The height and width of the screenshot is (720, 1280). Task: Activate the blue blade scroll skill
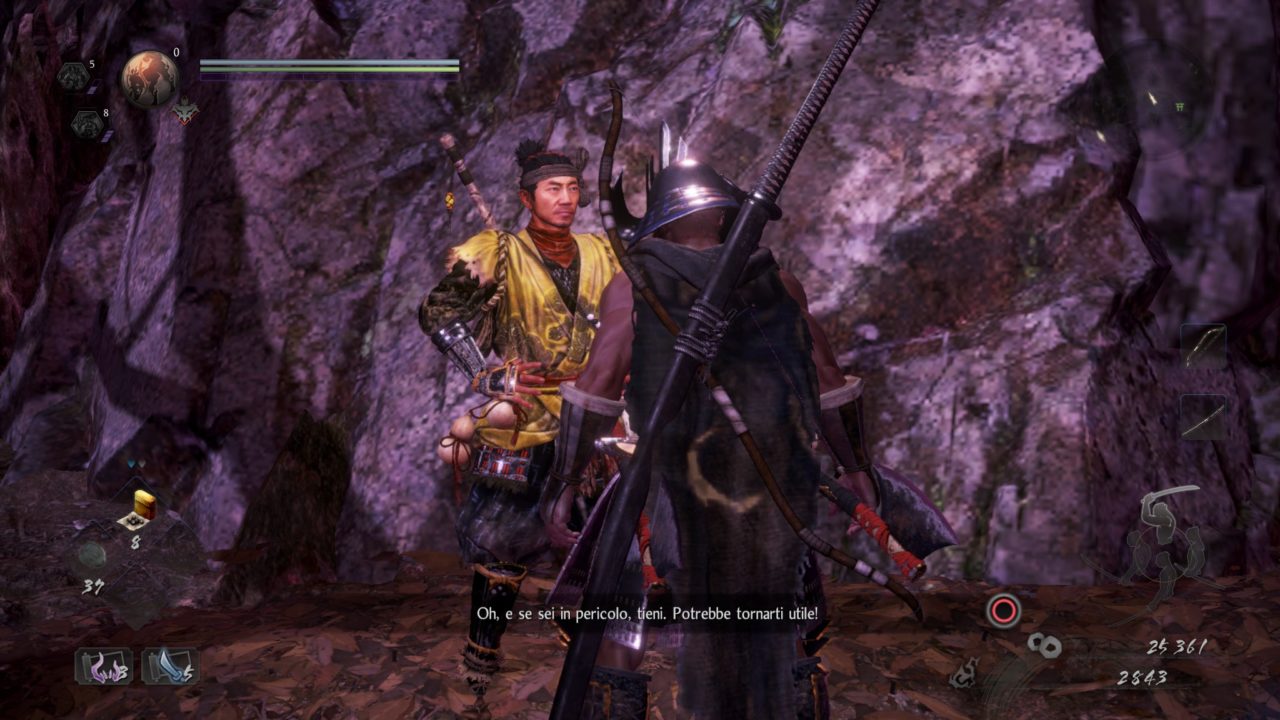click(x=170, y=666)
